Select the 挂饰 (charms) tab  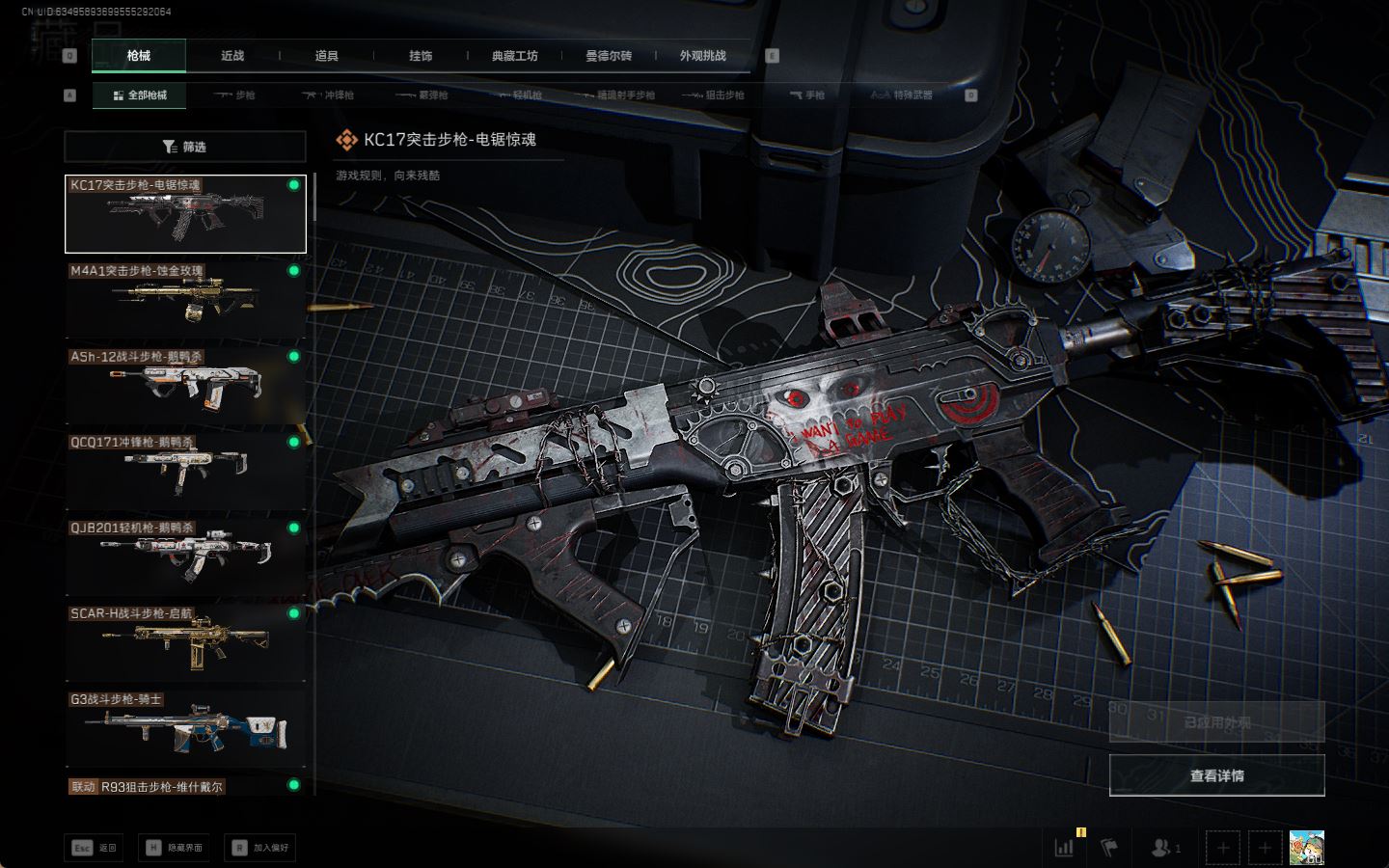click(421, 56)
